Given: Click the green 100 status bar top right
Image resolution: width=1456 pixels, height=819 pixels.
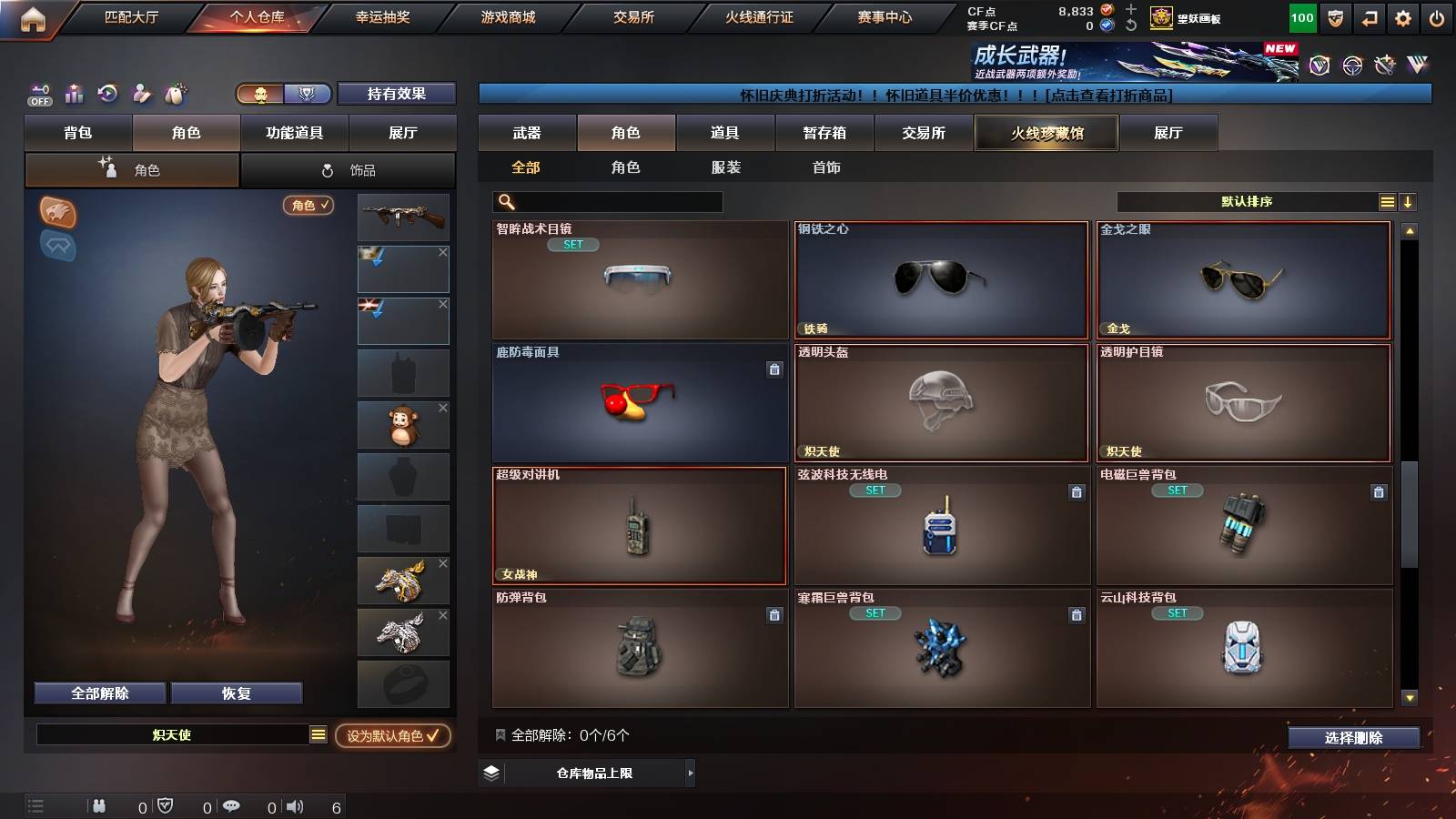Looking at the screenshot, I should 1301,16.
